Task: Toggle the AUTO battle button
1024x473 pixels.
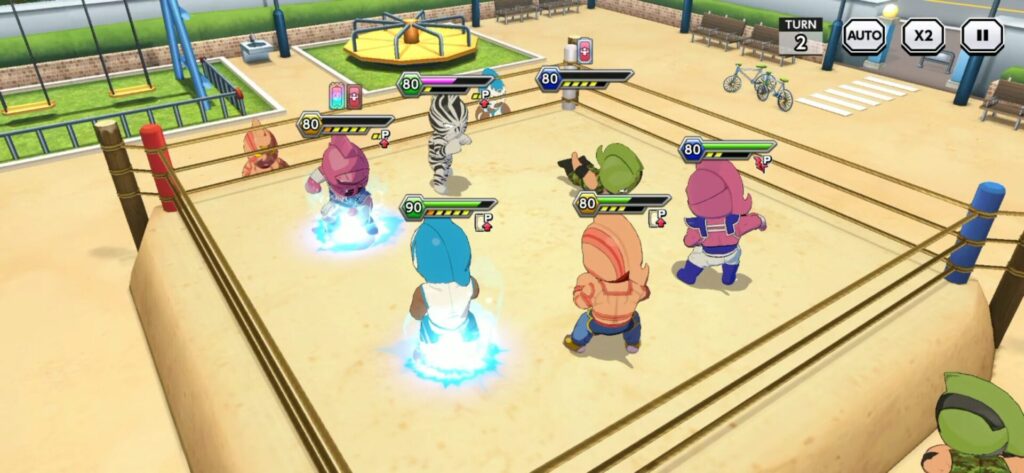Action: tap(863, 36)
